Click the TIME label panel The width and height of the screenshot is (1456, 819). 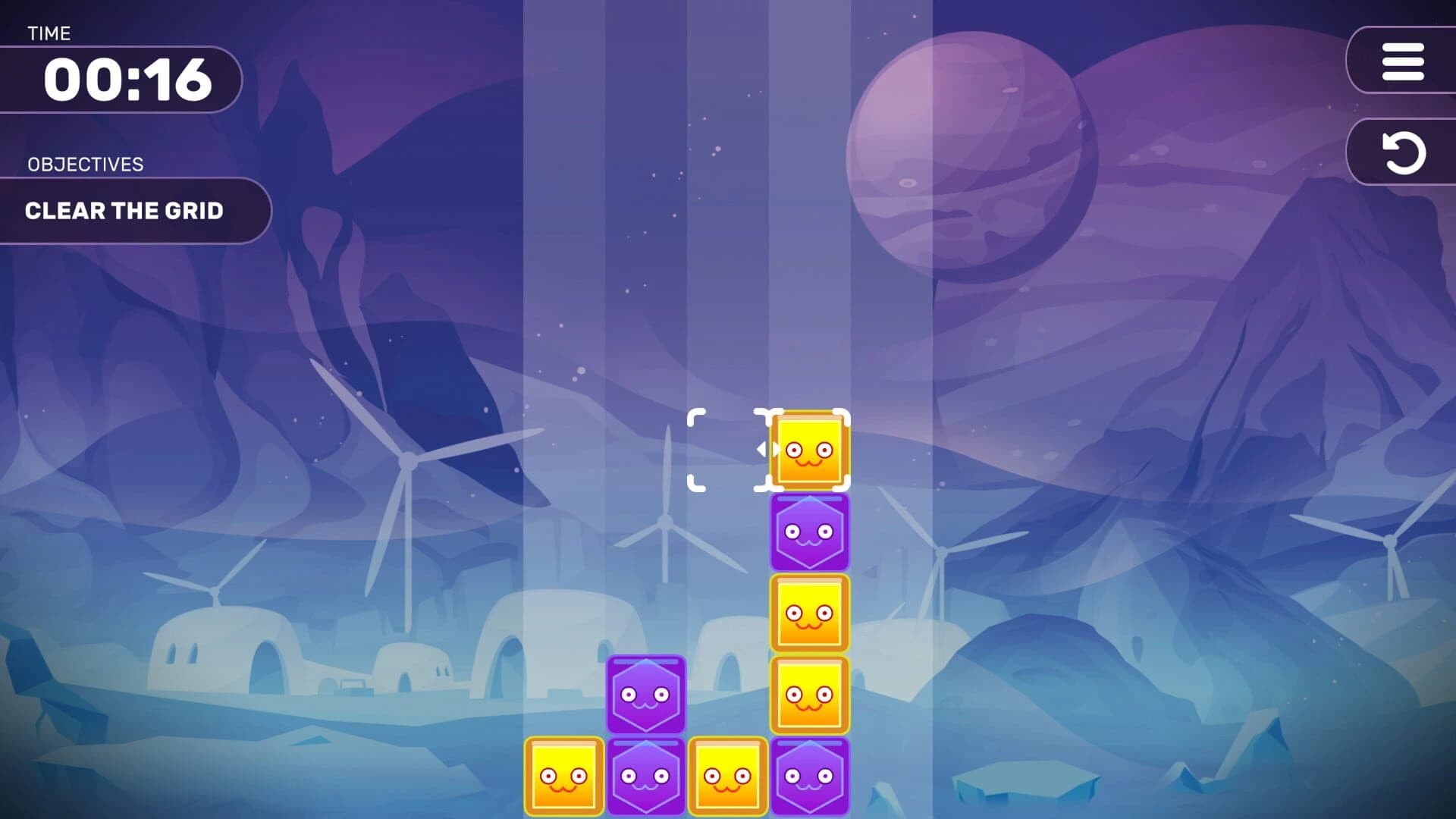point(49,33)
